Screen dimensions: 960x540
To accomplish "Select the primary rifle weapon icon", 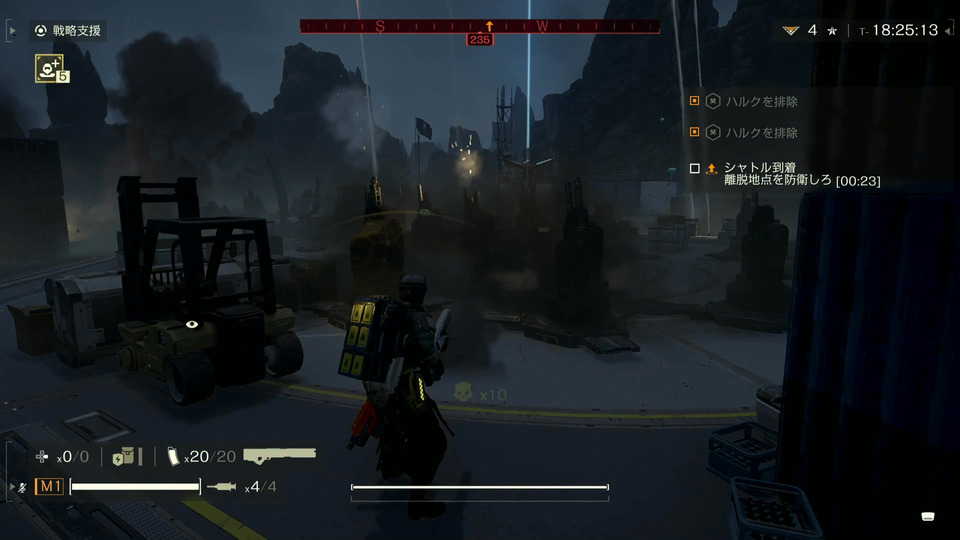I will coord(279,456).
